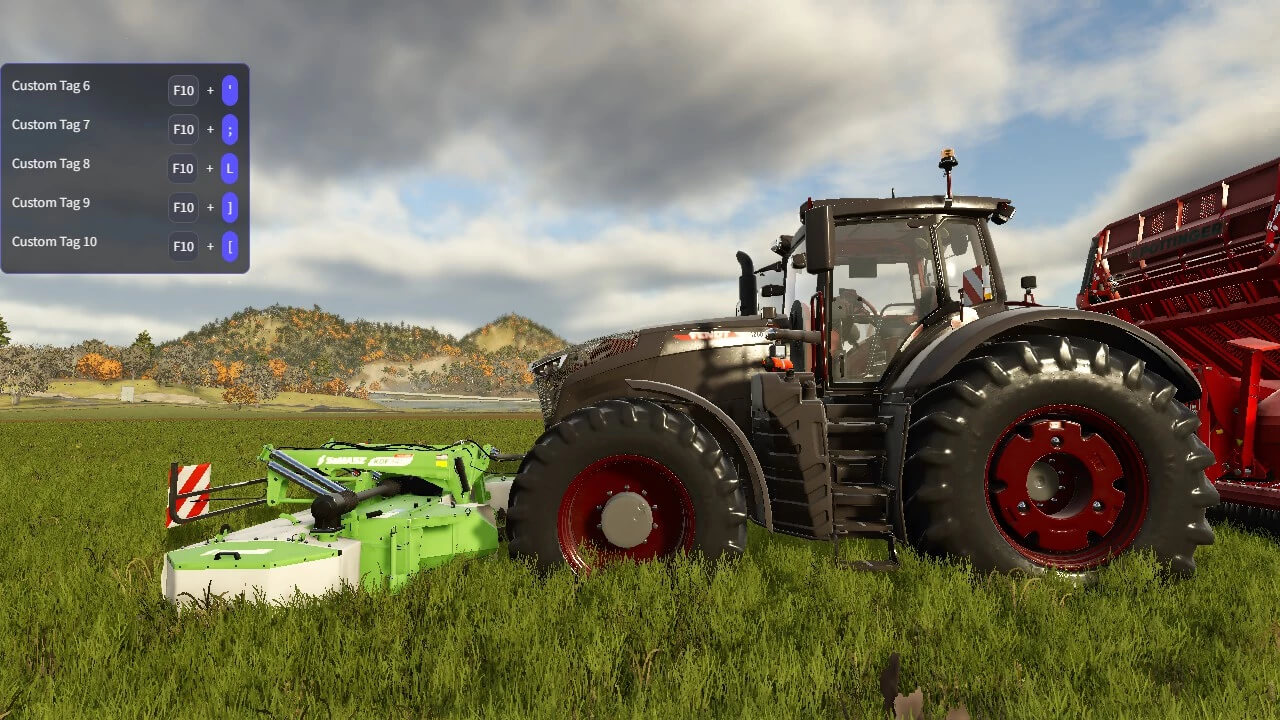
Task: Click the Custom Tag 10 label
Action: tap(54, 242)
